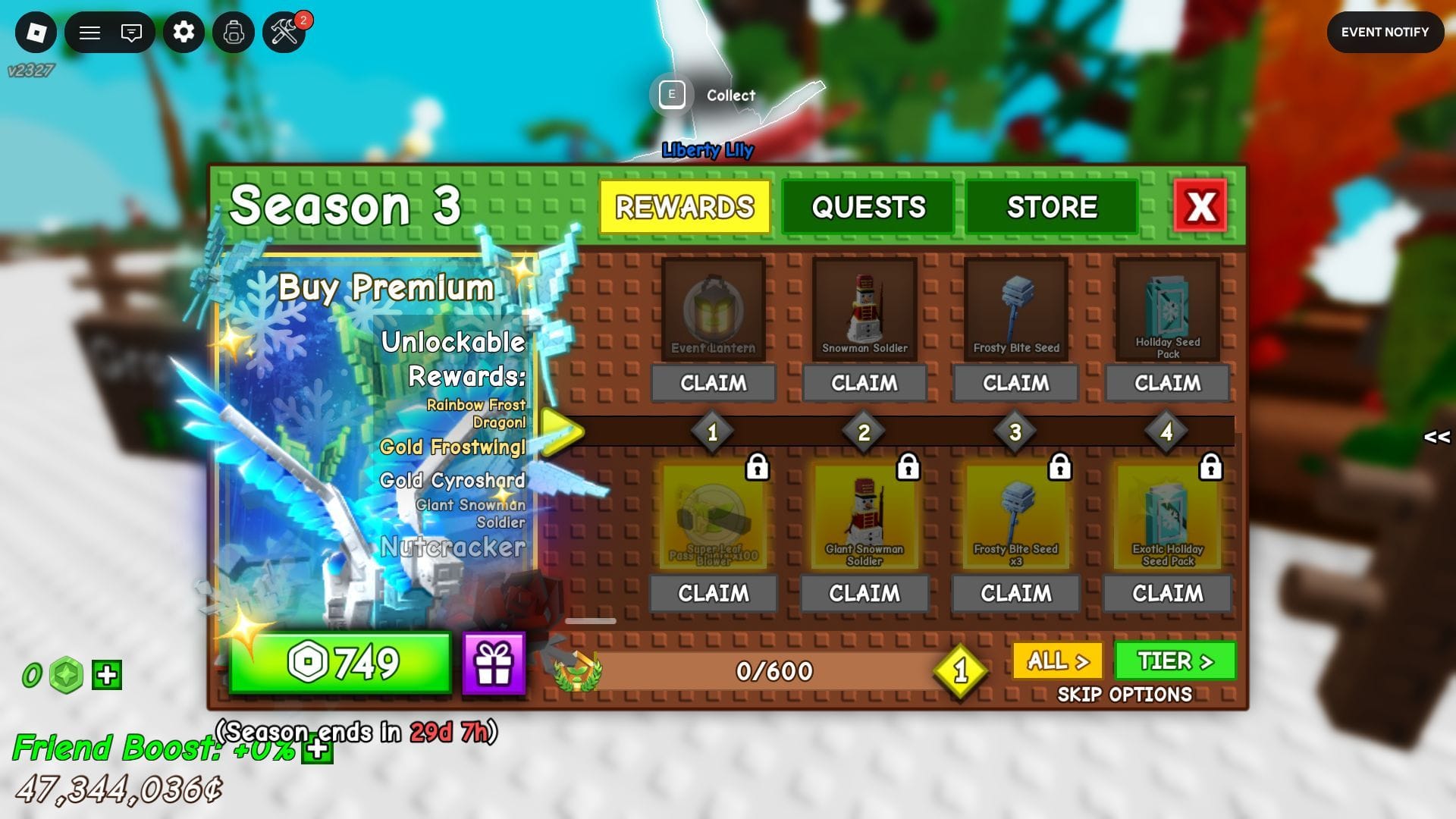Image resolution: width=1456 pixels, height=819 pixels.
Task: Switch to the QUESTS tab
Action: coord(868,206)
